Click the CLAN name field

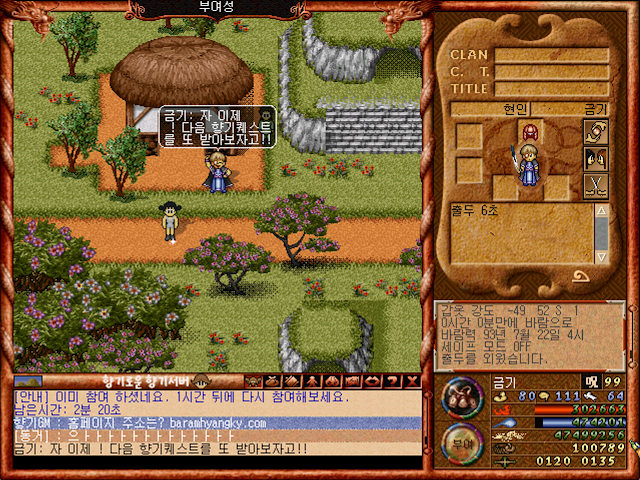pos(550,56)
